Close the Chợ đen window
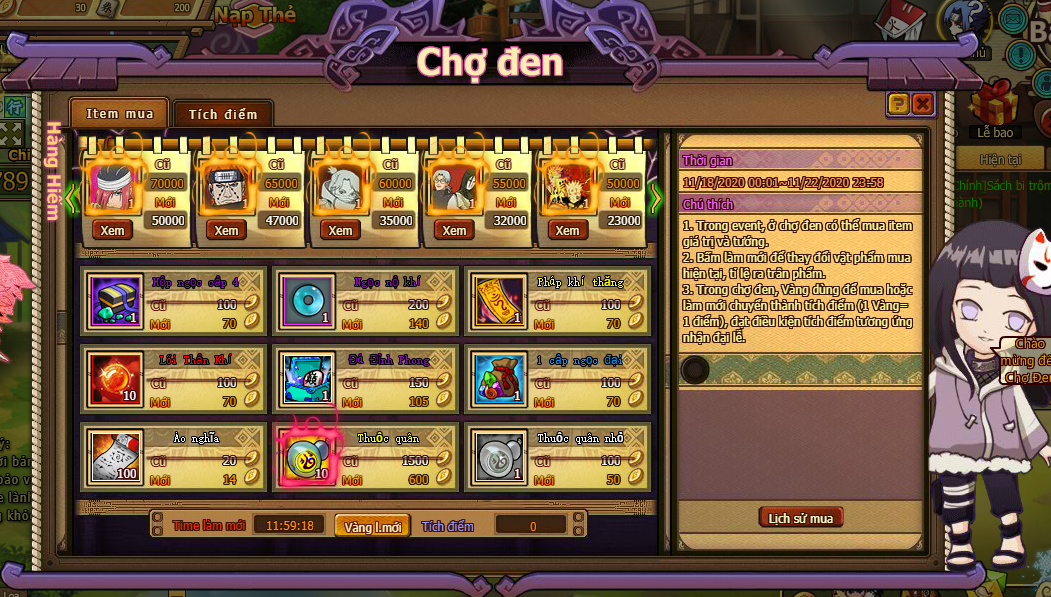The image size is (1051, 597). click(x=922, y=103)
